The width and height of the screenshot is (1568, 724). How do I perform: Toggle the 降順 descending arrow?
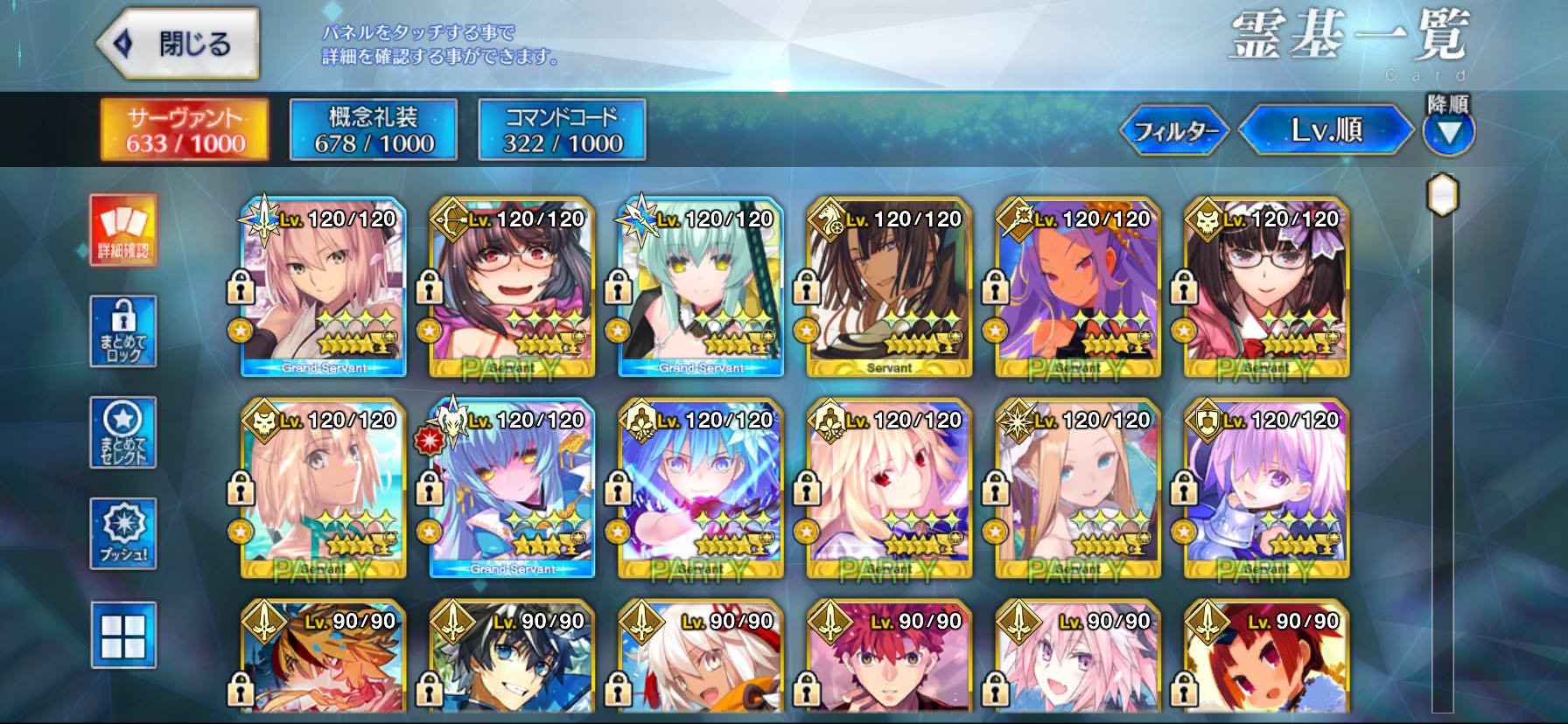click(x=1449, y=131)
